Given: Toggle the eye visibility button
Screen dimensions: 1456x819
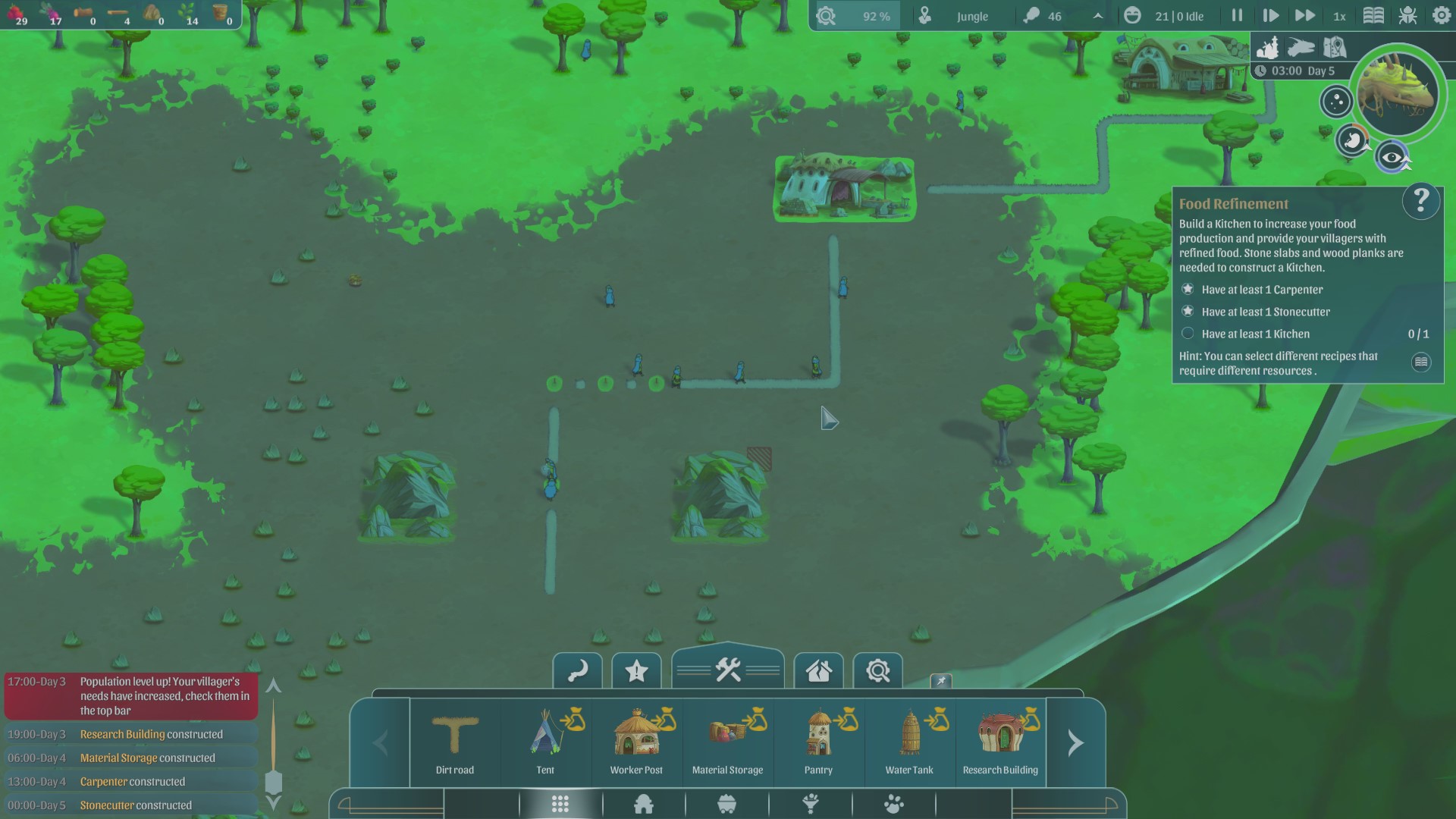Looking at the screenshot, I should click(x=1392, y=158).
